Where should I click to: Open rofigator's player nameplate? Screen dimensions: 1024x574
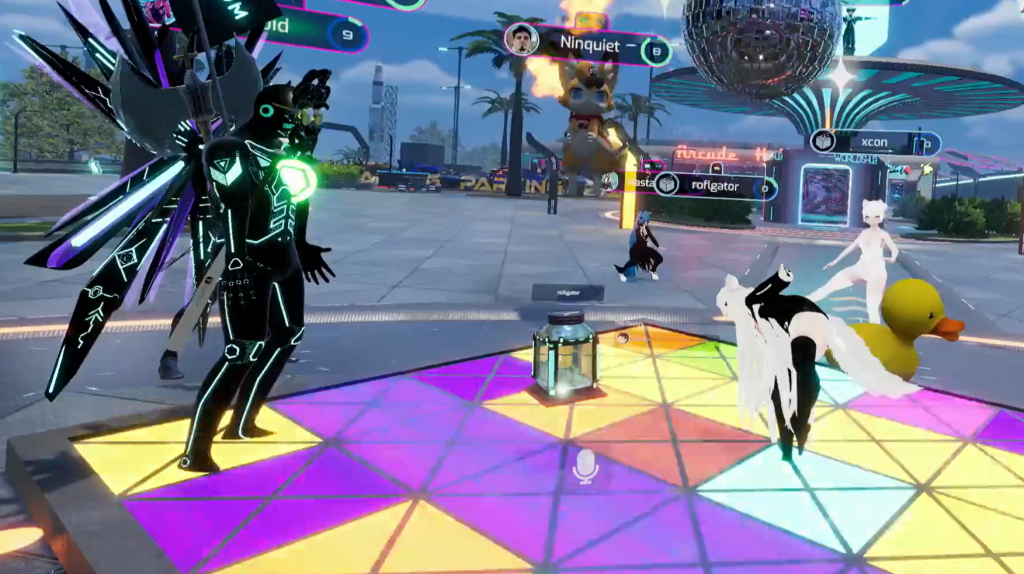[x=716, y=185]
